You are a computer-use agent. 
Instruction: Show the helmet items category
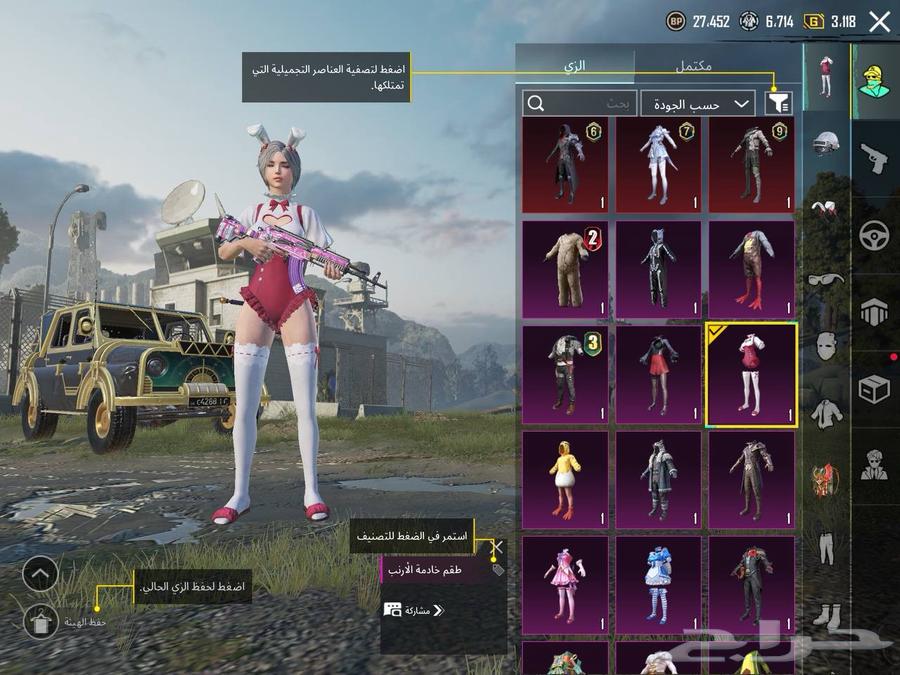pyautogui.click(x=826, y=145)
